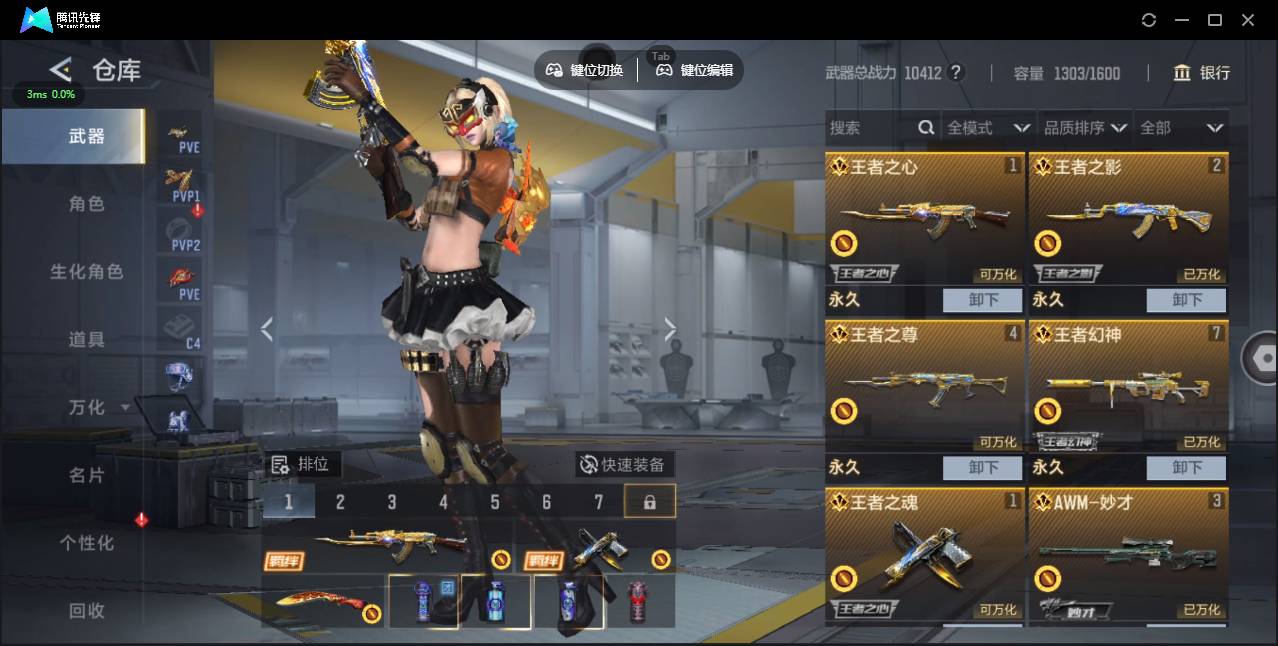
Task: Switch to the 个性化 category
Action: coord(86,543)
